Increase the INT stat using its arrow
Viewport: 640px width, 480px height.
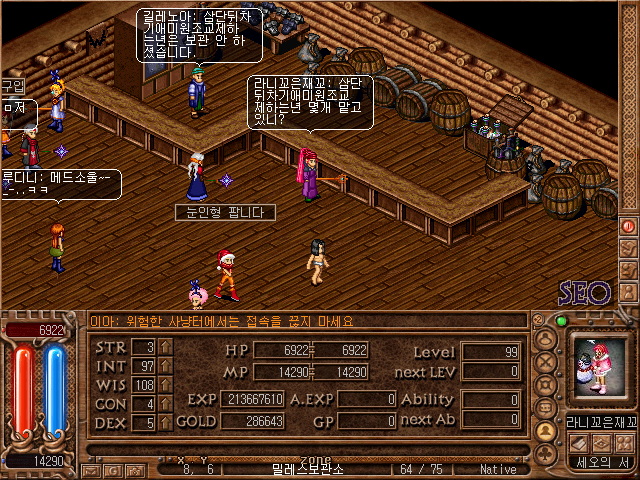(166, 366)
